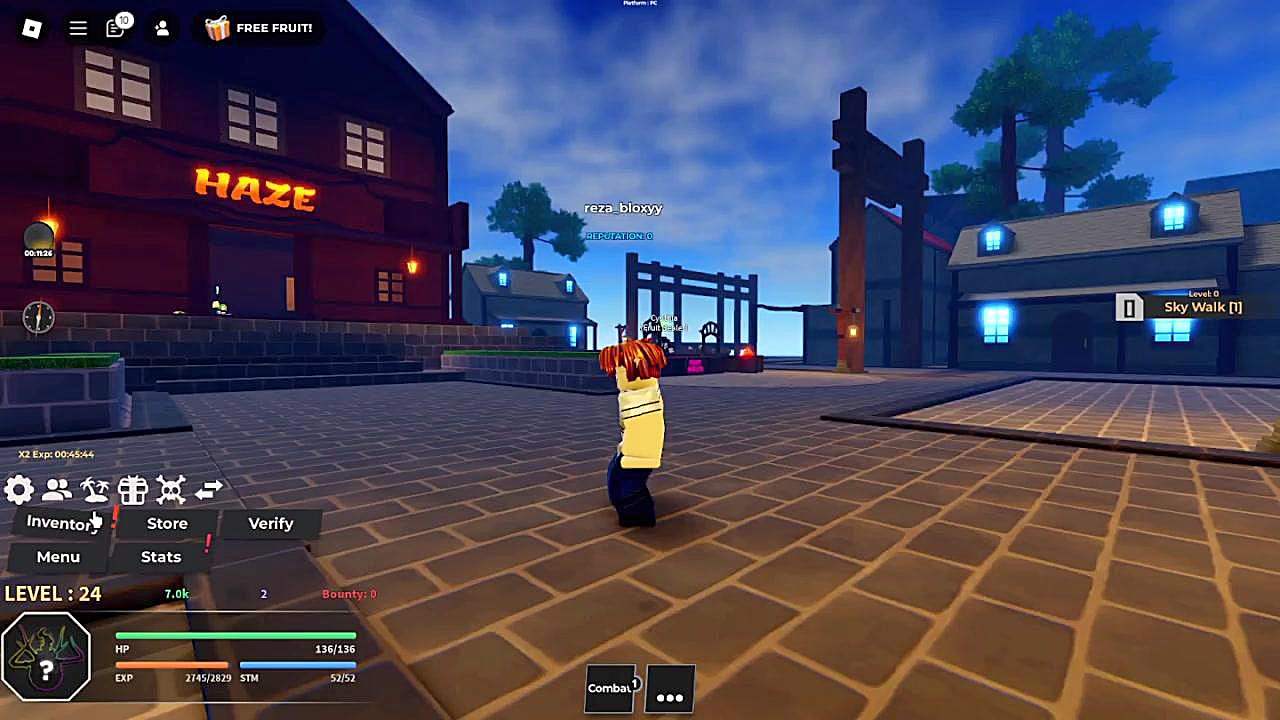This screenshot has width=1280, height=720.
Task: Open the Roblox logo menu
Action: (32, 28)
